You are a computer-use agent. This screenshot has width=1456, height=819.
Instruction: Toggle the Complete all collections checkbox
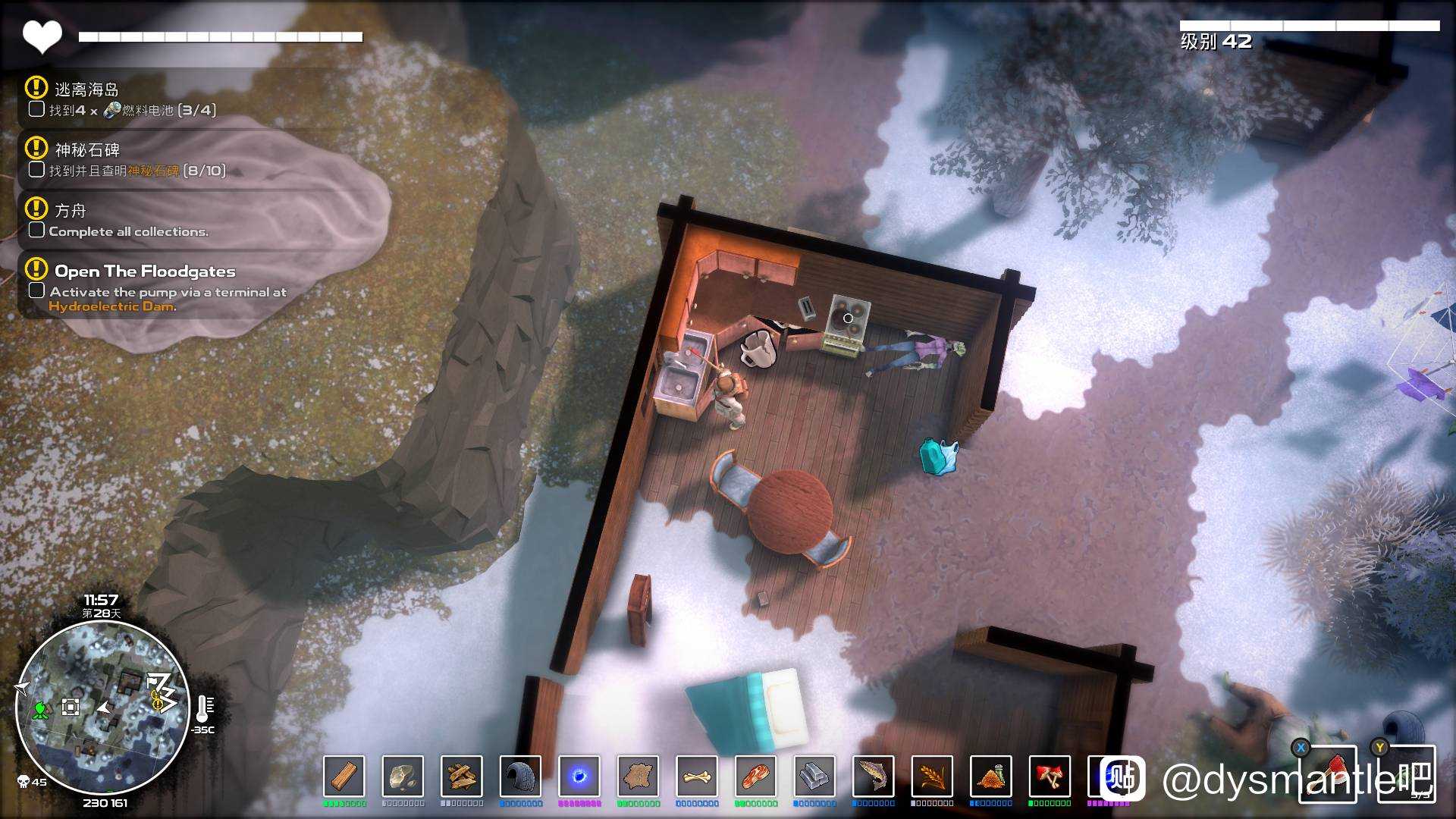point(36,230)
